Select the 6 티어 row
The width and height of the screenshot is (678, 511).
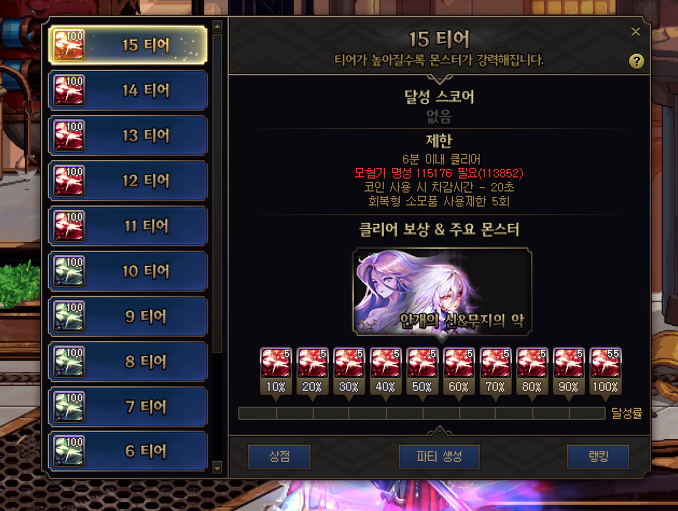point(128,451)
